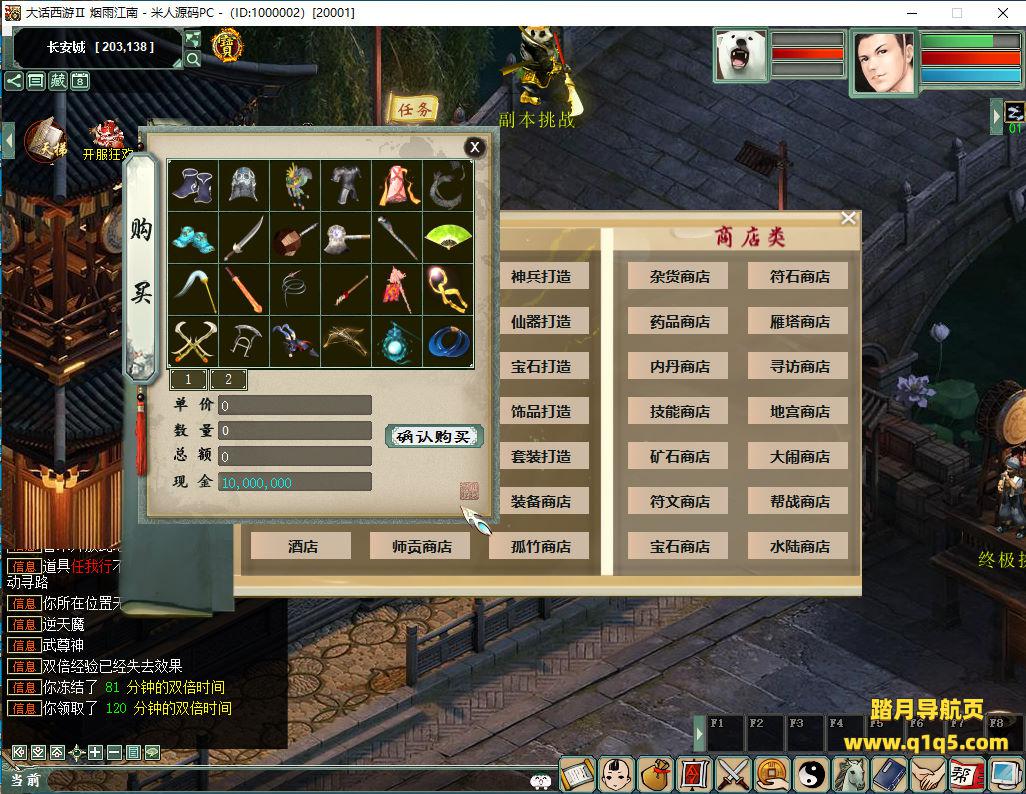
Task: Open the 杂货商店 general store
Action: pos(679,277)
